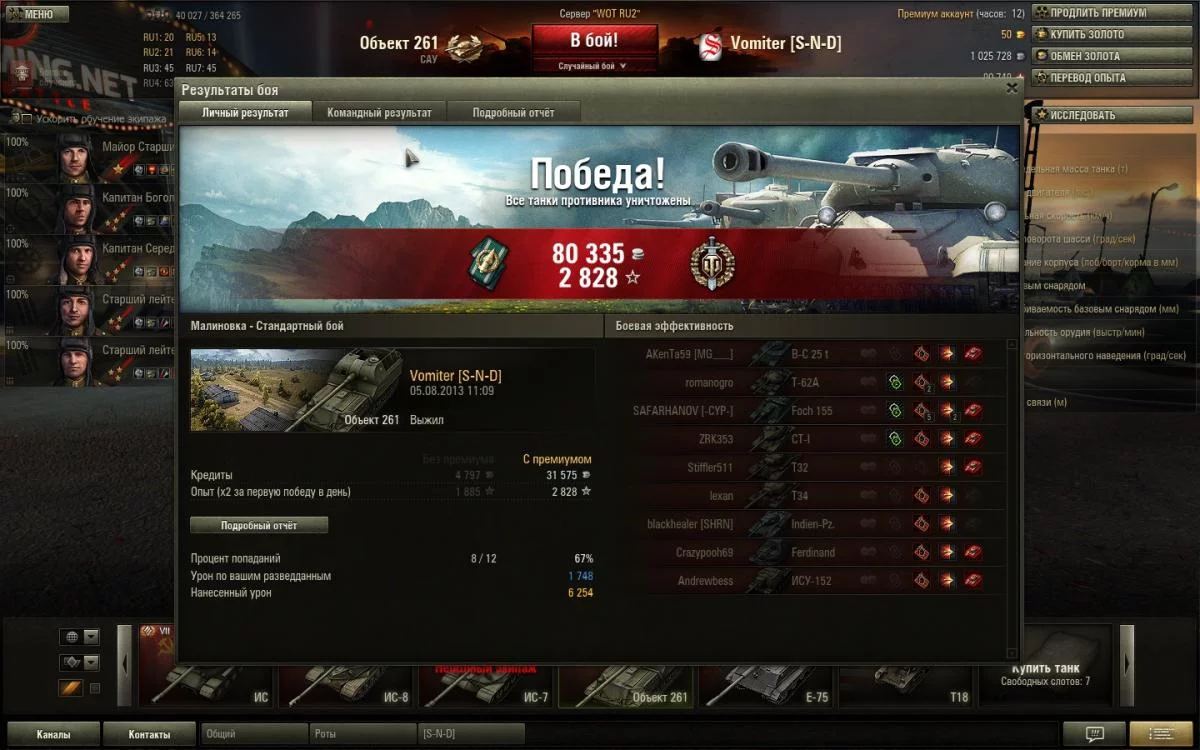Screen dimensions: 1200x750
Task: Select the Общий chat tab
Action: (254, 735)
